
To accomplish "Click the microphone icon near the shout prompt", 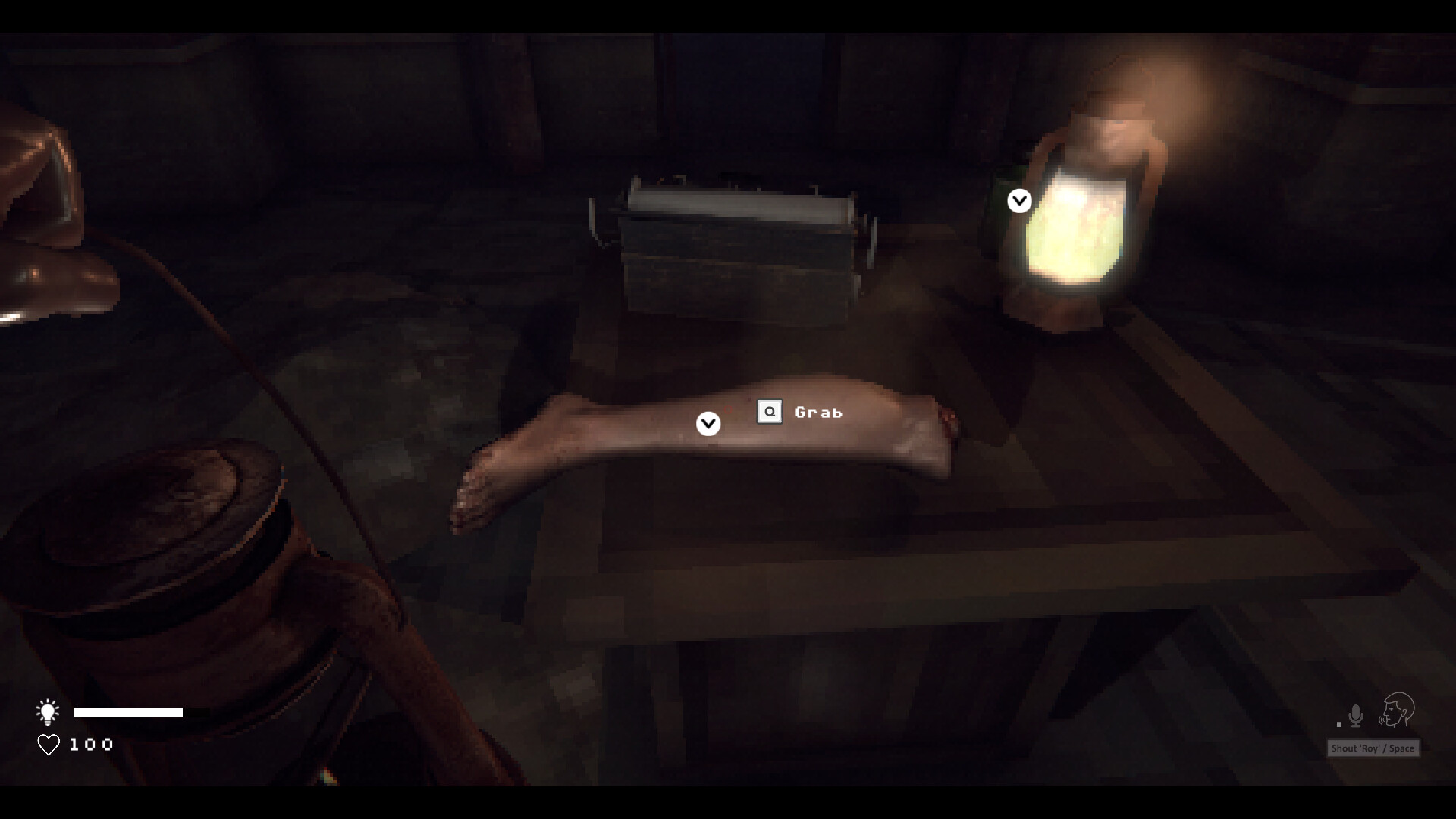I will pyautogui.click(x=1354, y=714).
